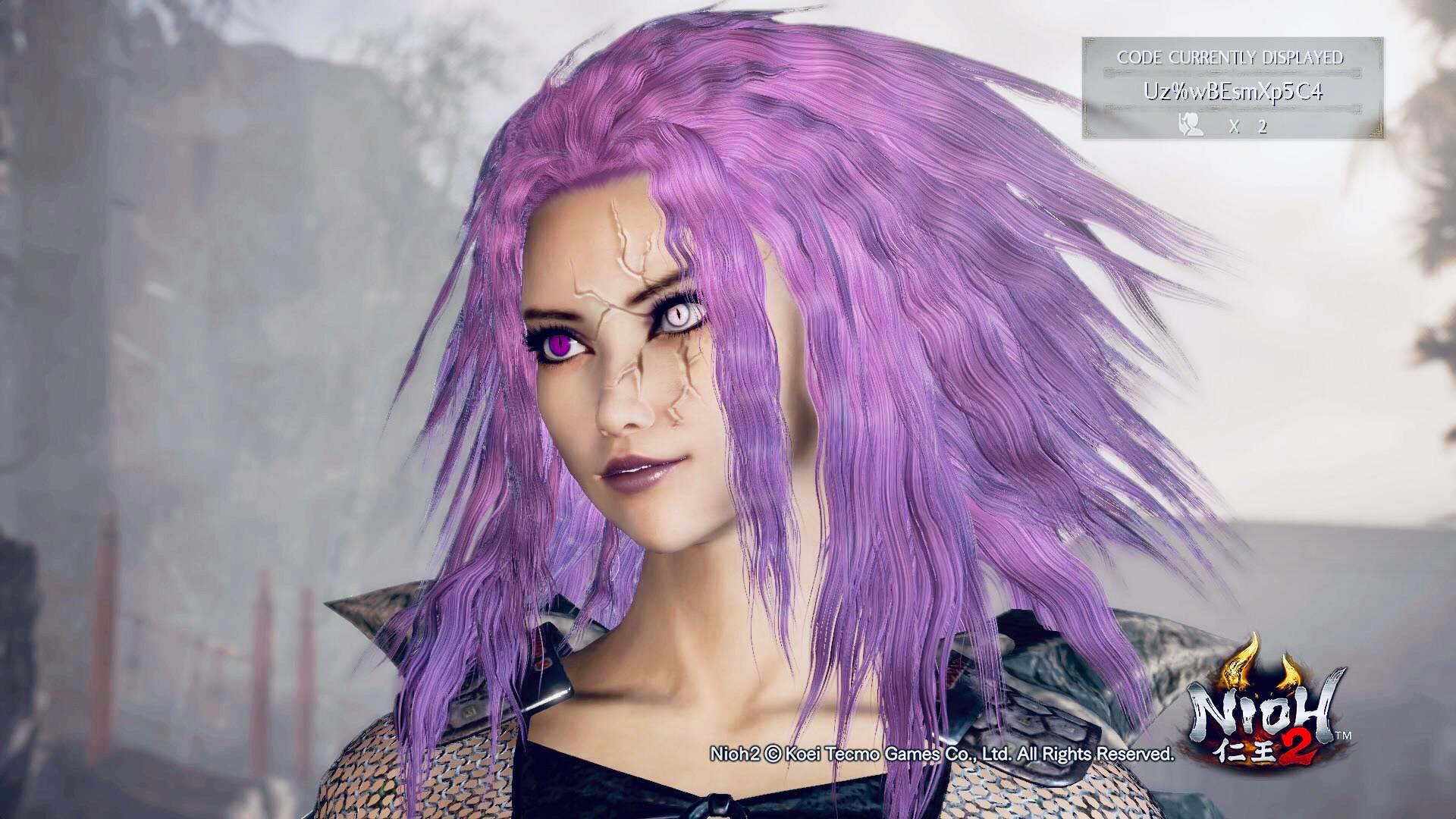Screen dimensions: 1456x819
Task: Select the displayed character code Uz%wBEsmXp5C4
Action: 1235,90
